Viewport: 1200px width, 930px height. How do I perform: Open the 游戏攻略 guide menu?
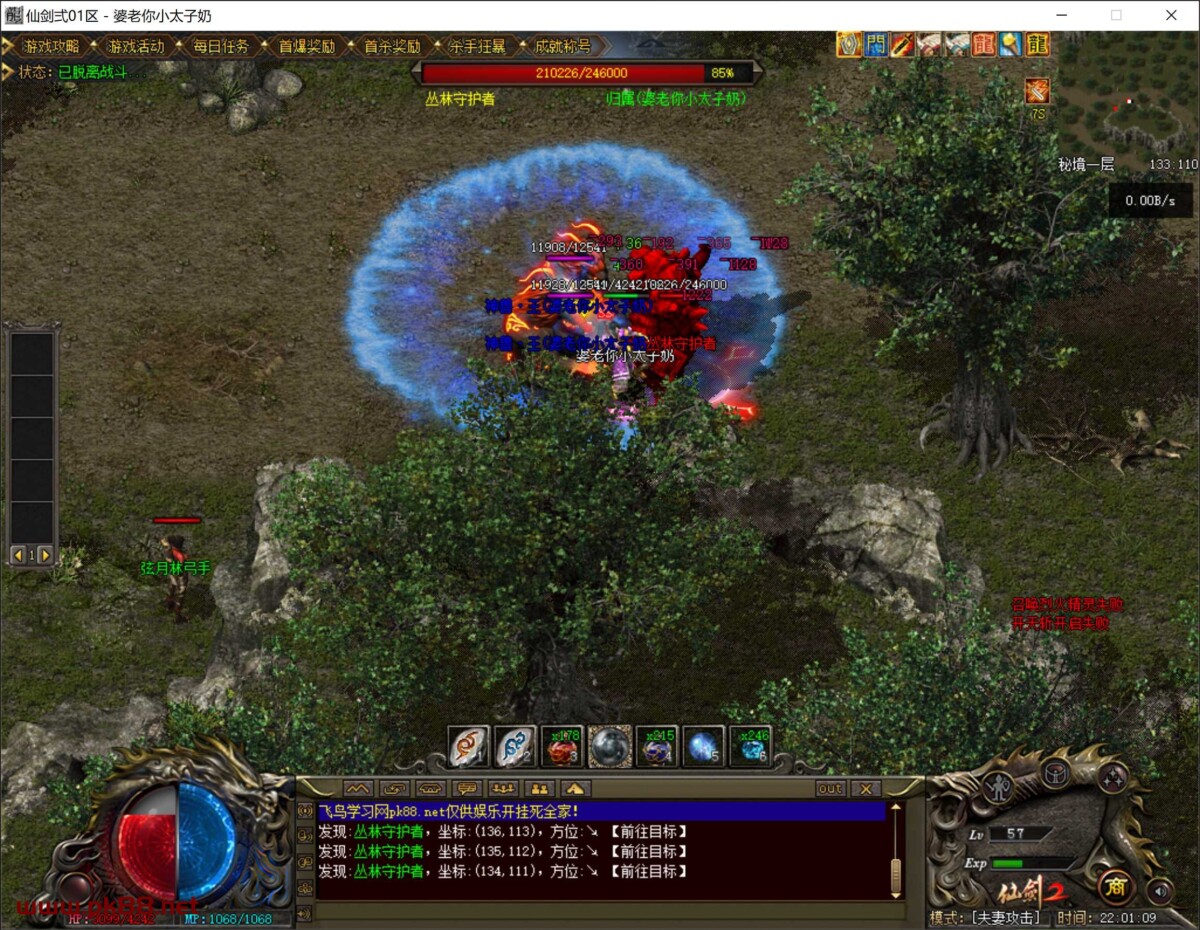[x=50, y=46]
